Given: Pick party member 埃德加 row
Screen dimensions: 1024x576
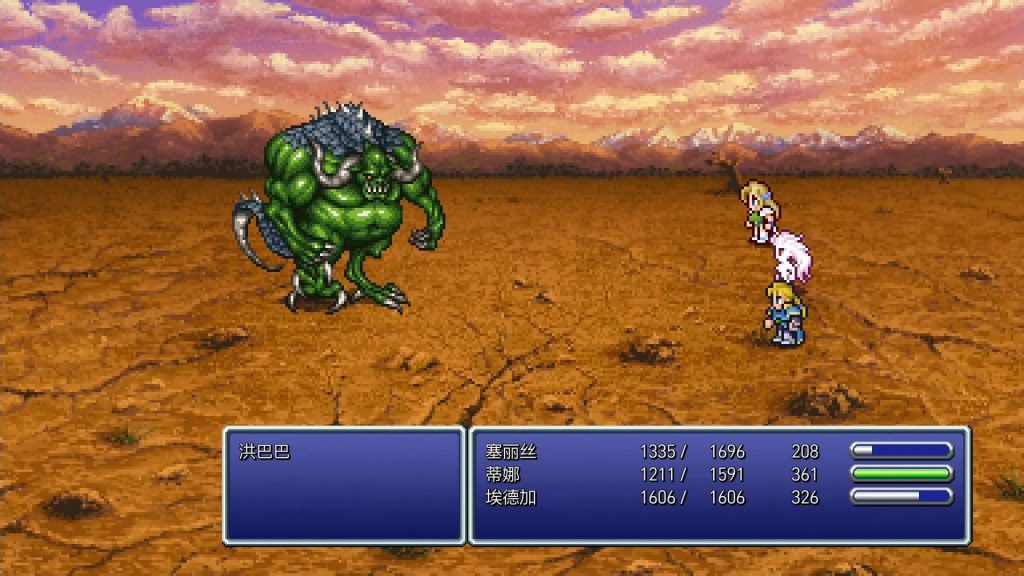Looking at the screenshot, I should pos(512,497).
